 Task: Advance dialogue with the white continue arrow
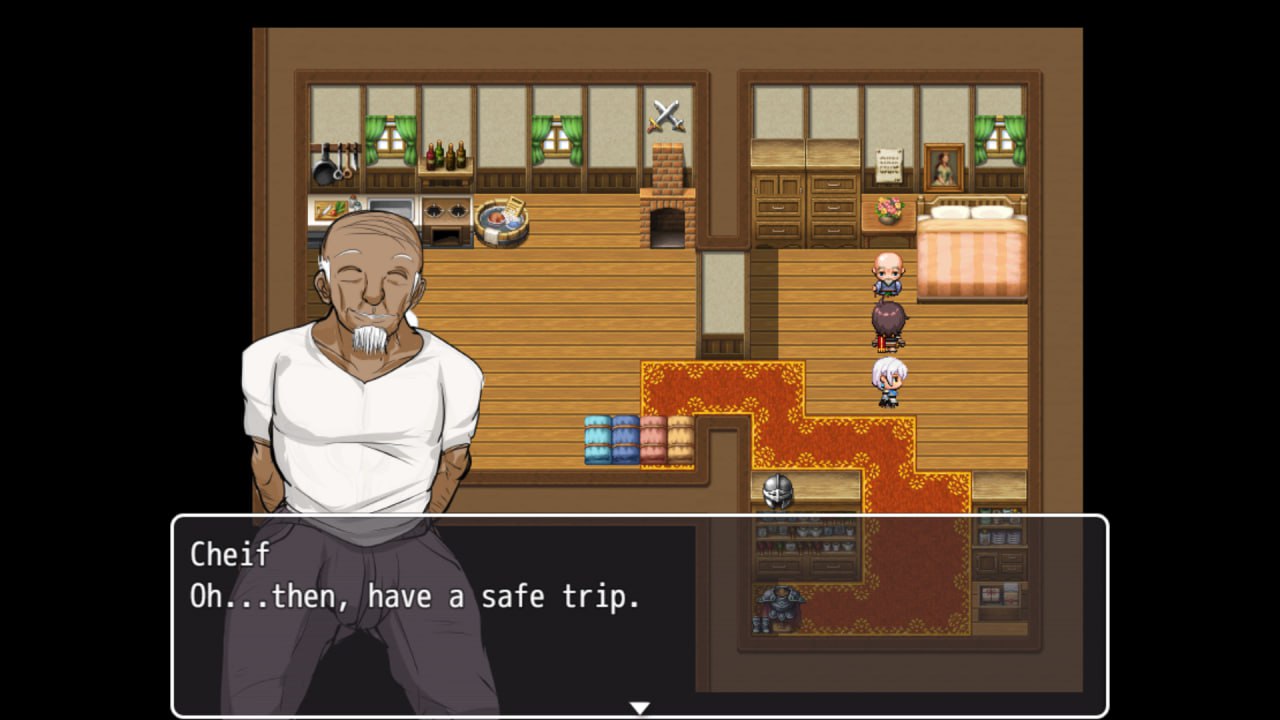click(639, 708)
